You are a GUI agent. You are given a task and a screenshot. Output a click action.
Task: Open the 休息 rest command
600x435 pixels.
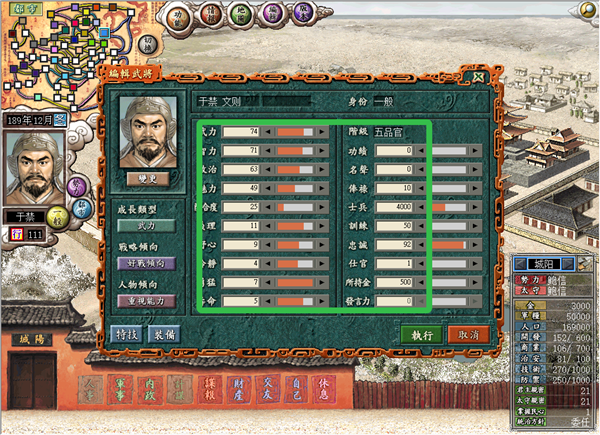320,388
